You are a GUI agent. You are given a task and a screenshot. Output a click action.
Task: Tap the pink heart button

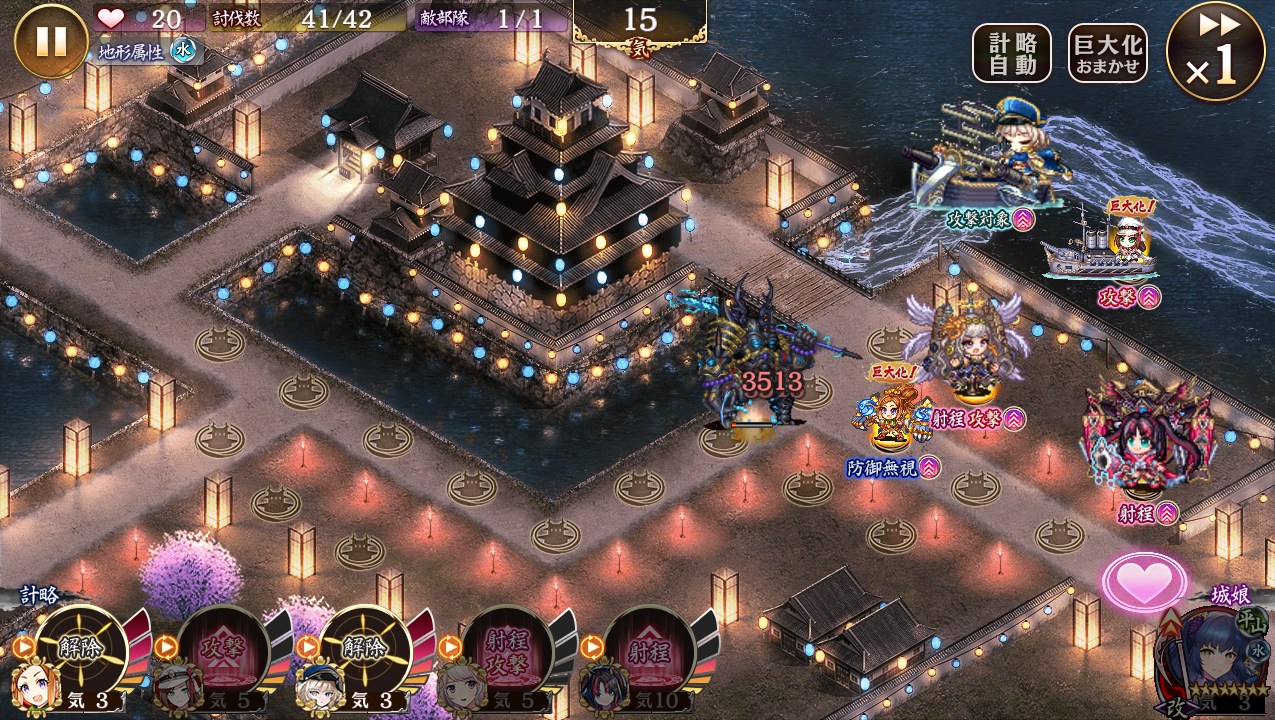(x=1144, y=582)
